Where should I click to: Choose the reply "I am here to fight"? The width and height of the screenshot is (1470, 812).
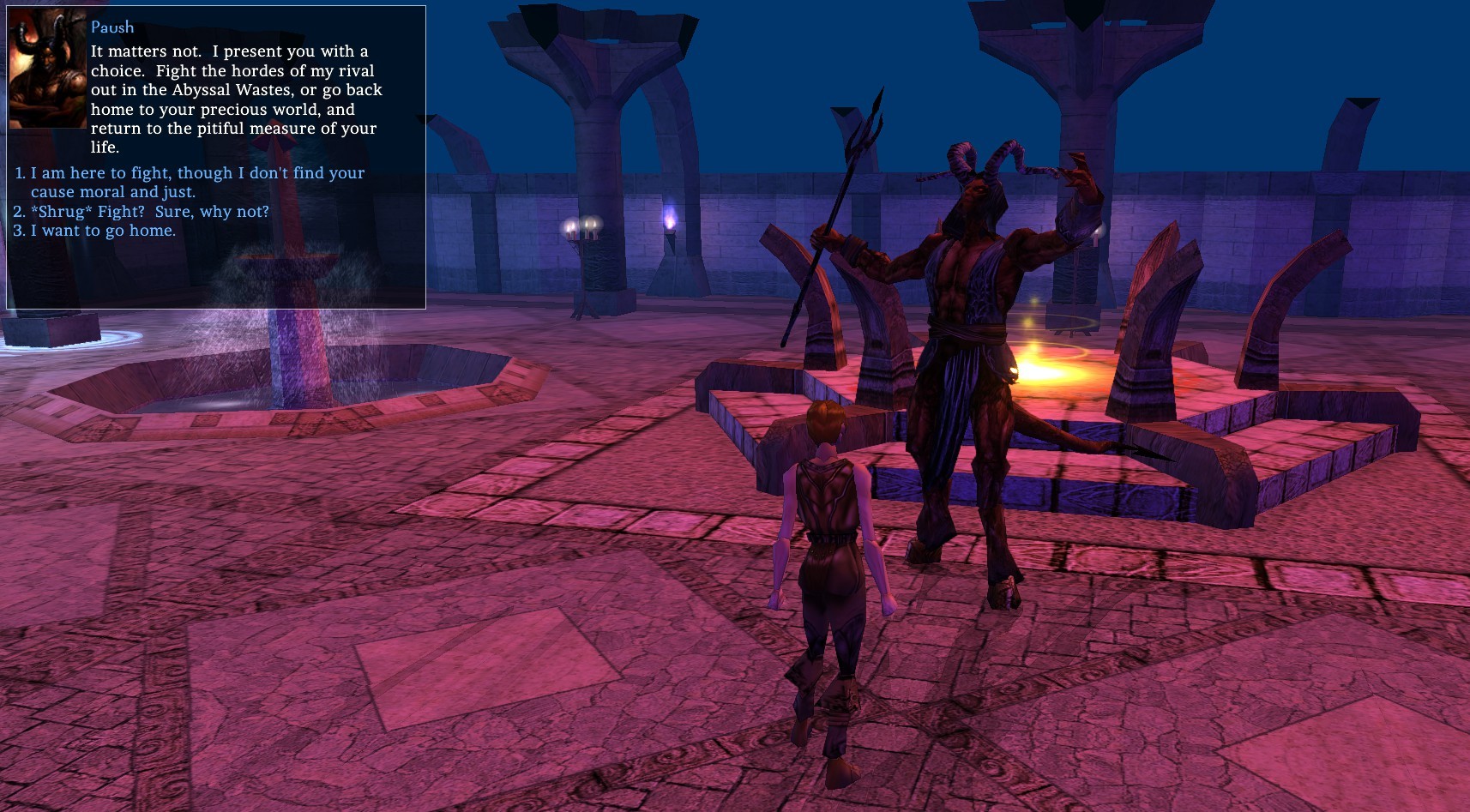(x=197, y=173)
